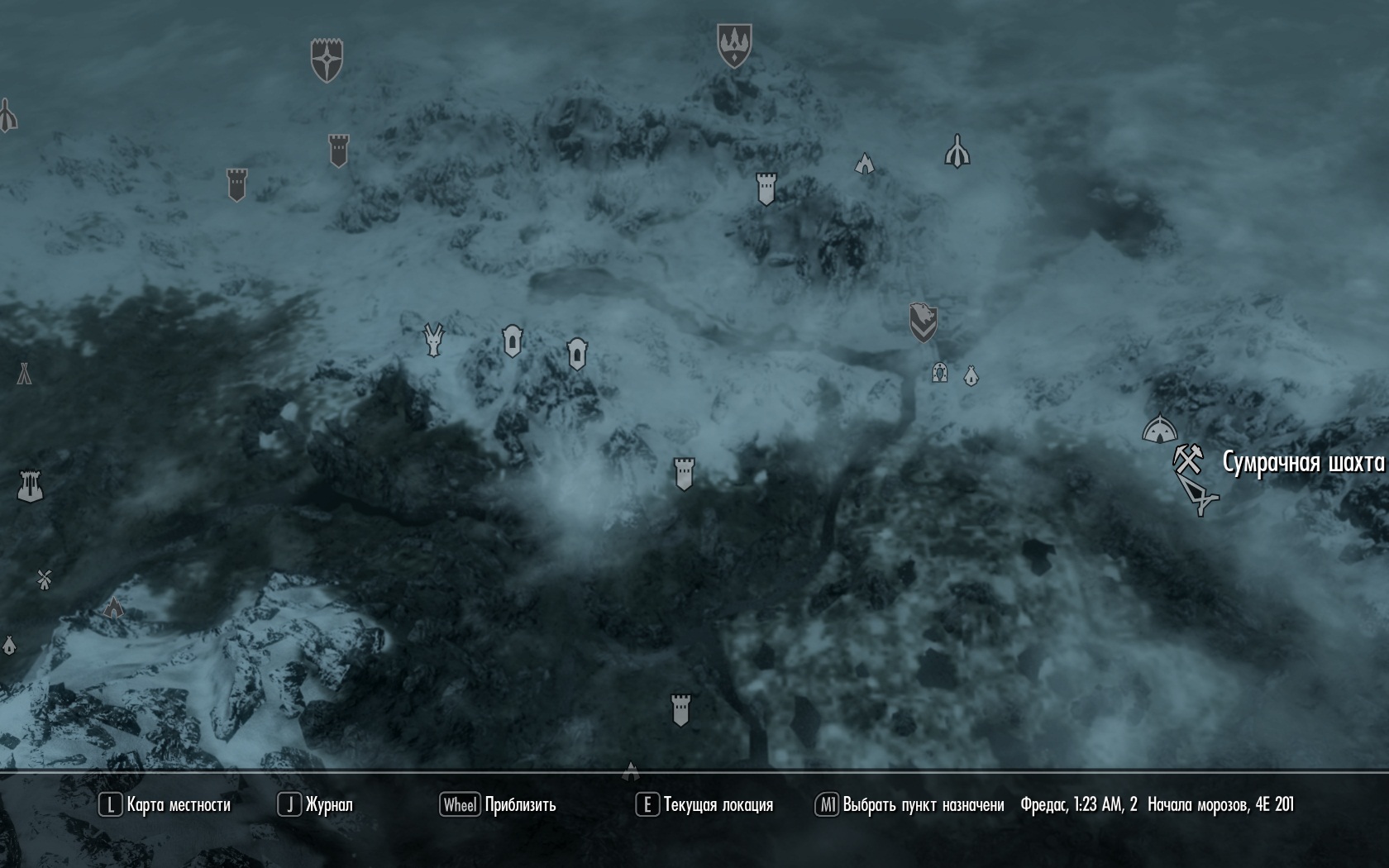This screenshot has height=868, width=1389.
Task: Select the dragon head lair marker
Action: [x=433, y=339]
